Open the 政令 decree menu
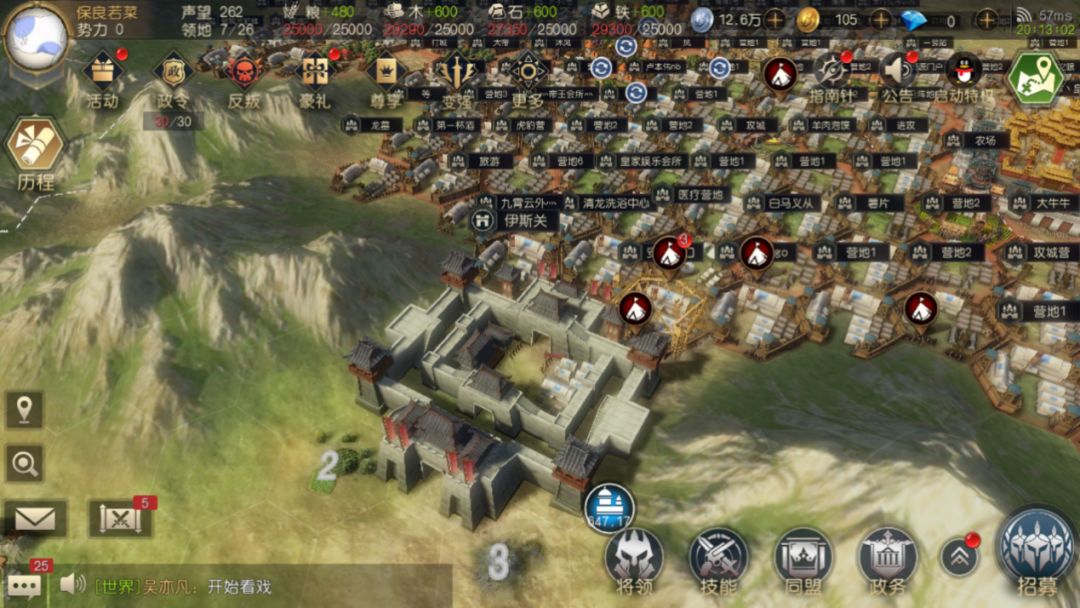1080x608 pixels. pos(172,73)
